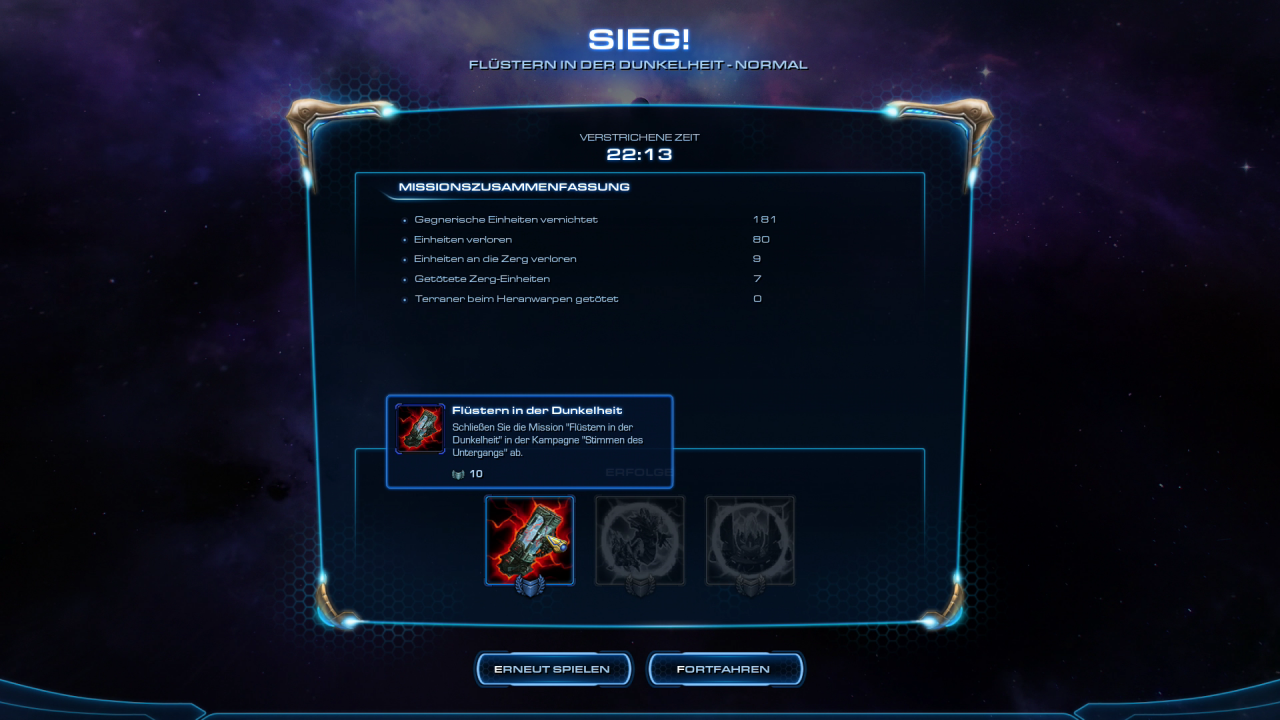Viewport: 1280px width, 720px height.
Task: Continue with the Fortfahren button
Action: (724, 669)
